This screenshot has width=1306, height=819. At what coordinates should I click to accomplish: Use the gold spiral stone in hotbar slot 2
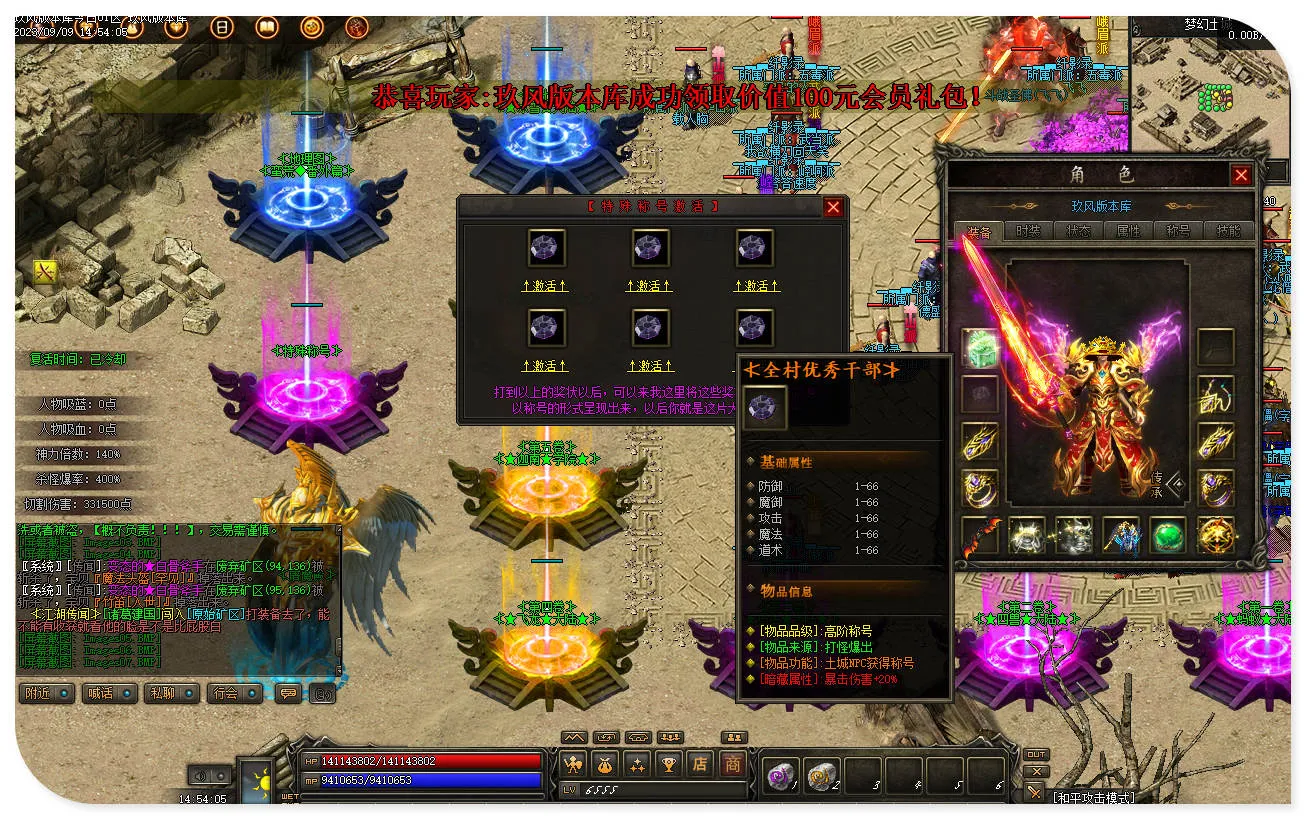click(821, 775)
